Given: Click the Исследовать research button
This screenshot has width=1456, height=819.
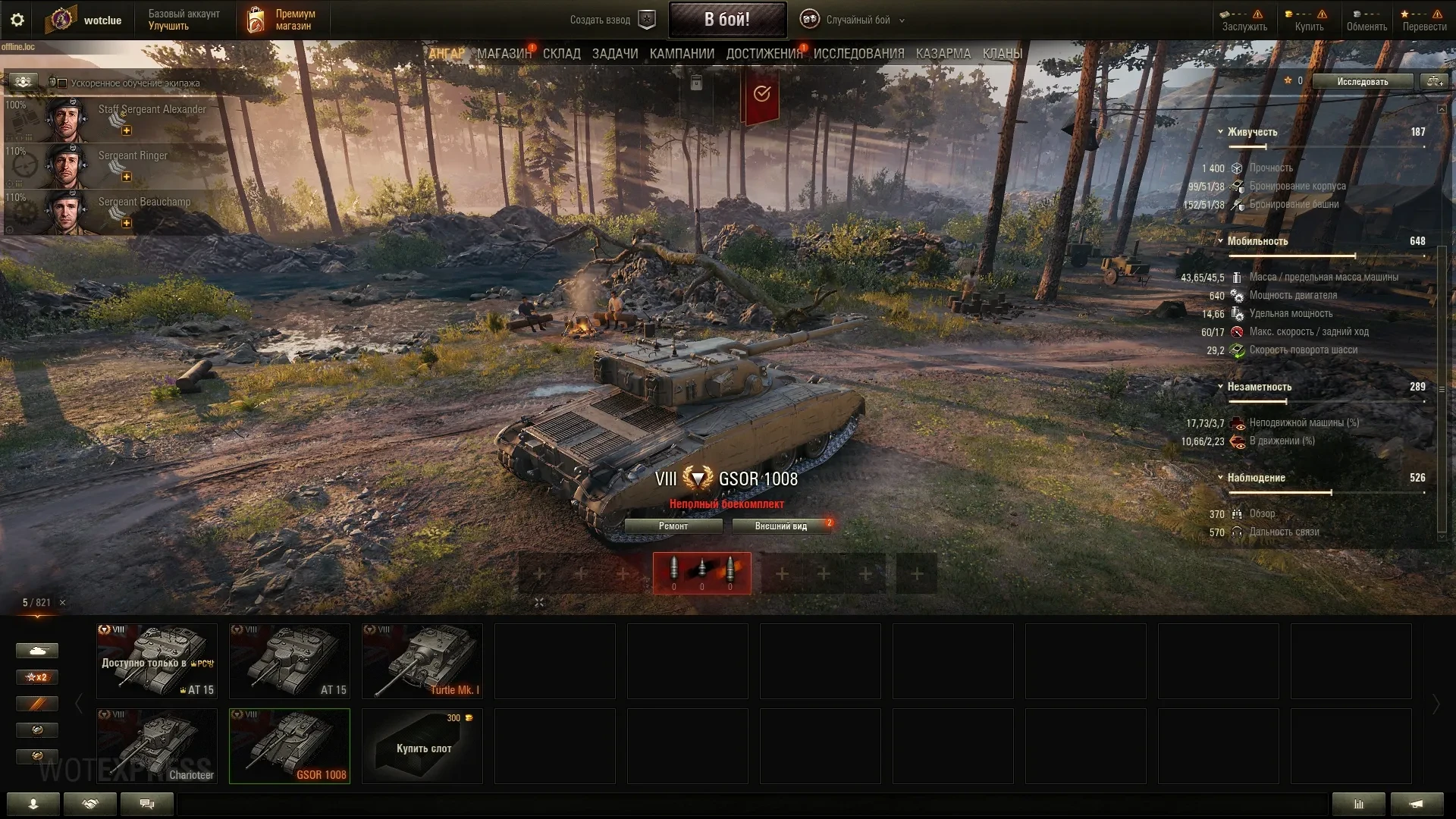Looking at the screenshot, I should point(1362,81).
